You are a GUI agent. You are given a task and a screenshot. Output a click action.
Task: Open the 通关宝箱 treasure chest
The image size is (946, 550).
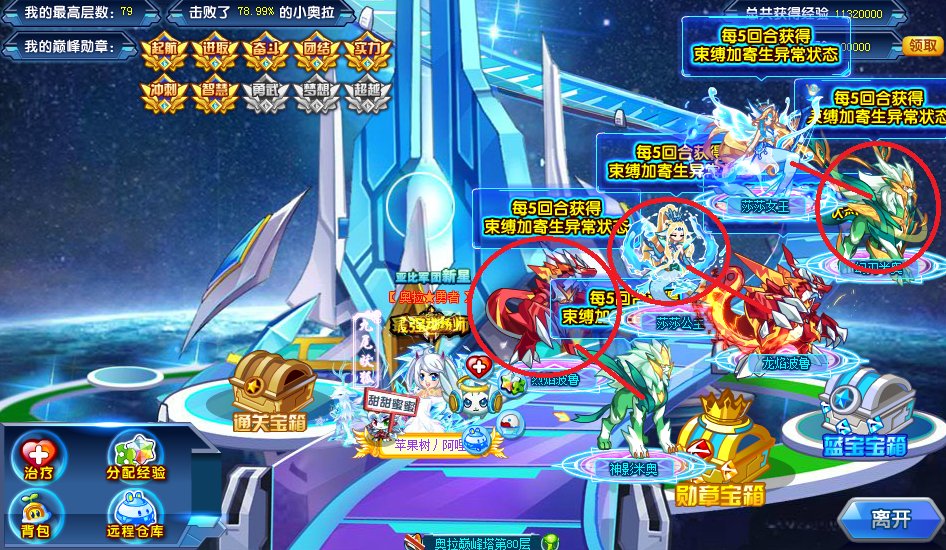[x=268, y=390]
